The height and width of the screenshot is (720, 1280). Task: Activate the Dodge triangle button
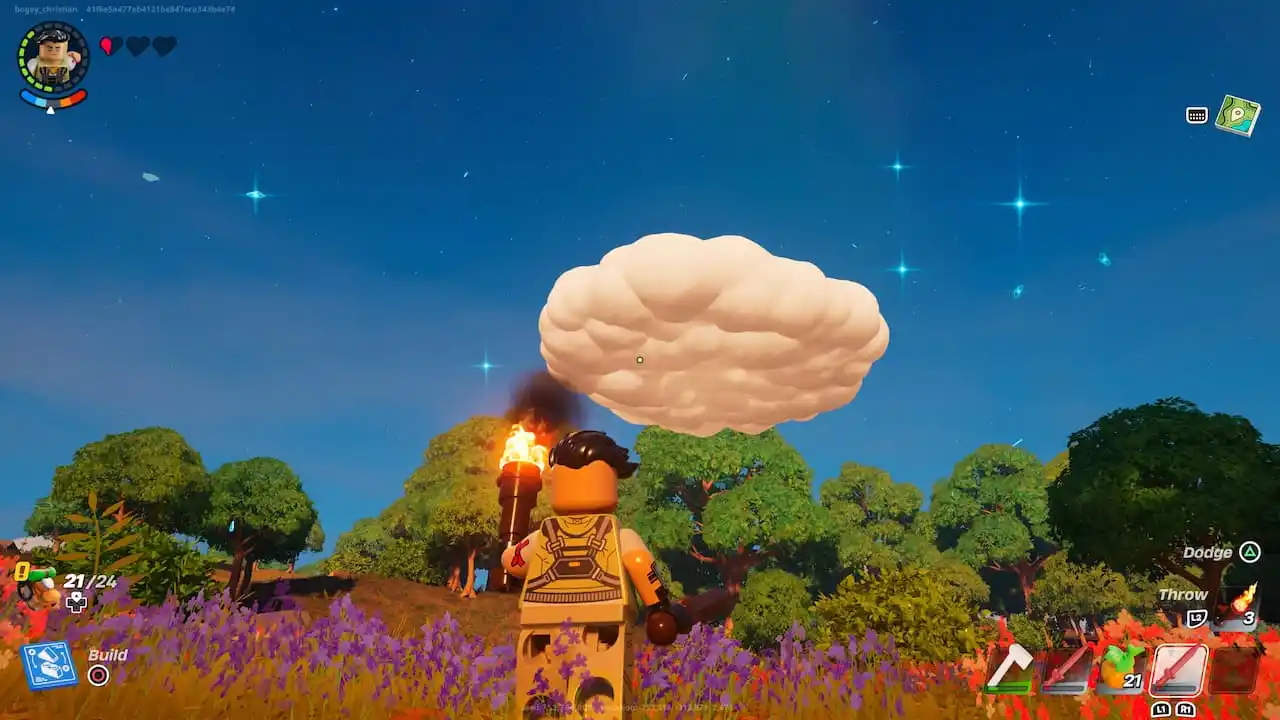(1251, 552)
